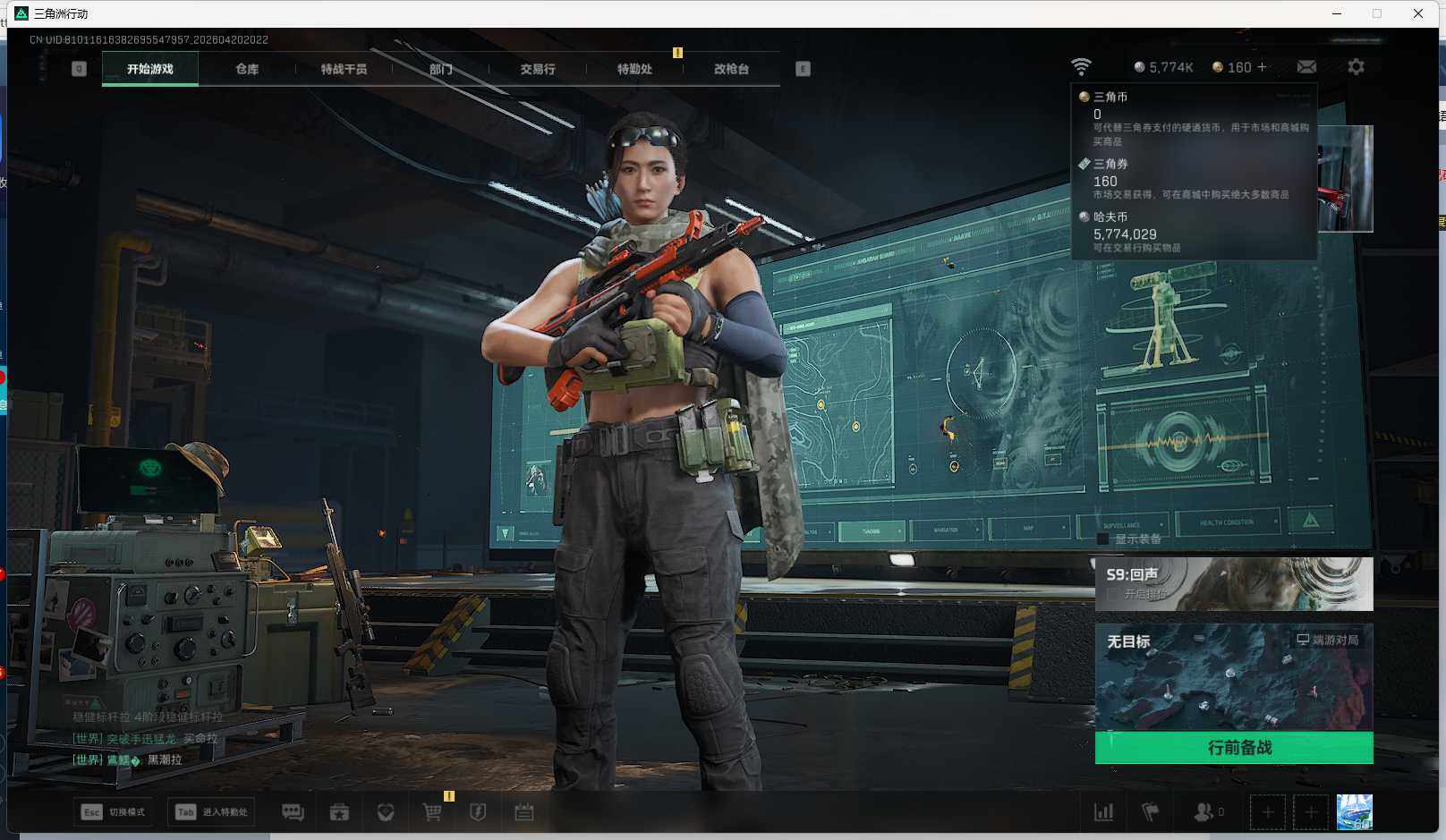This screenshot has height=840, width=1446.
Task: Open the chat bubble icon
Action: (293, 812)
